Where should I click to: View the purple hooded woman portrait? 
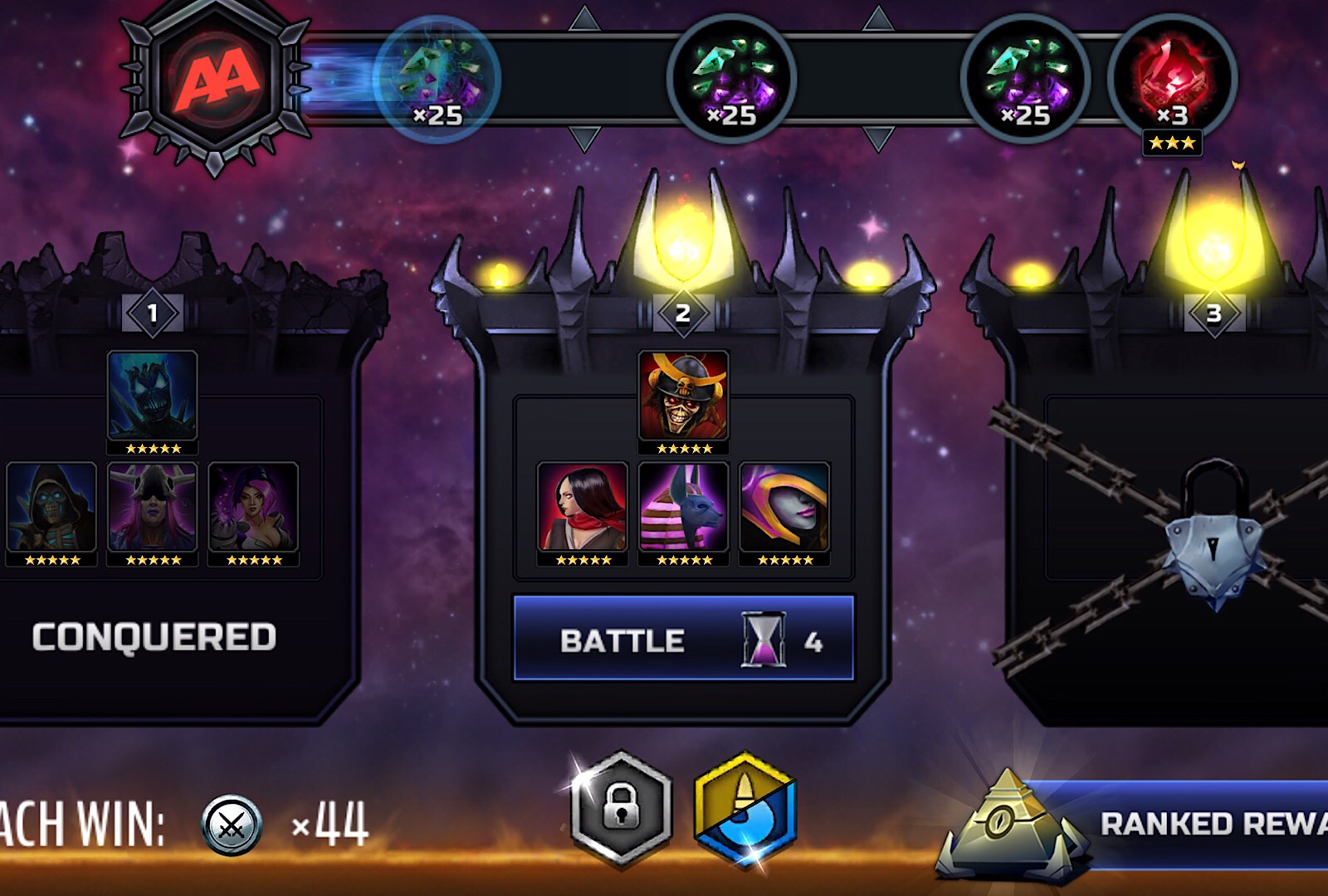(784, 507)
